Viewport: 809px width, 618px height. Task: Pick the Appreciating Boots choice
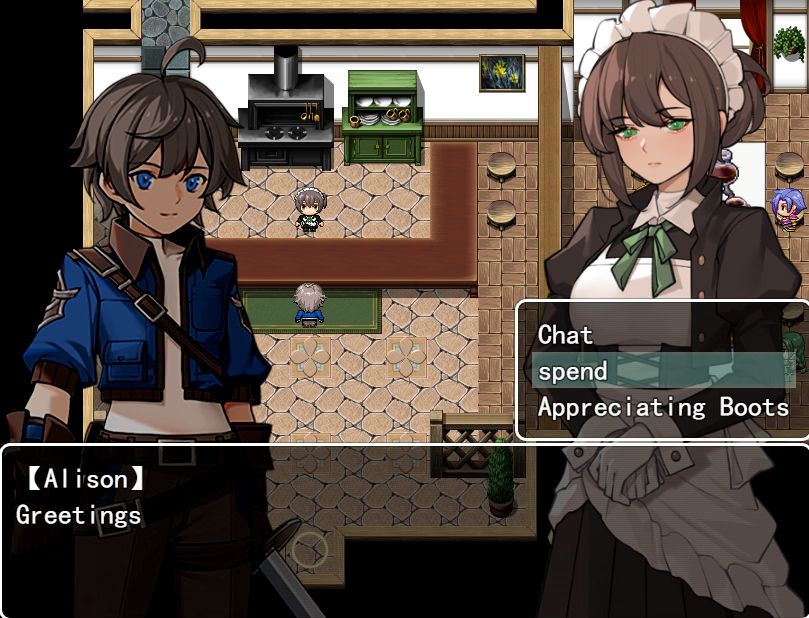[x=662, y=407]
